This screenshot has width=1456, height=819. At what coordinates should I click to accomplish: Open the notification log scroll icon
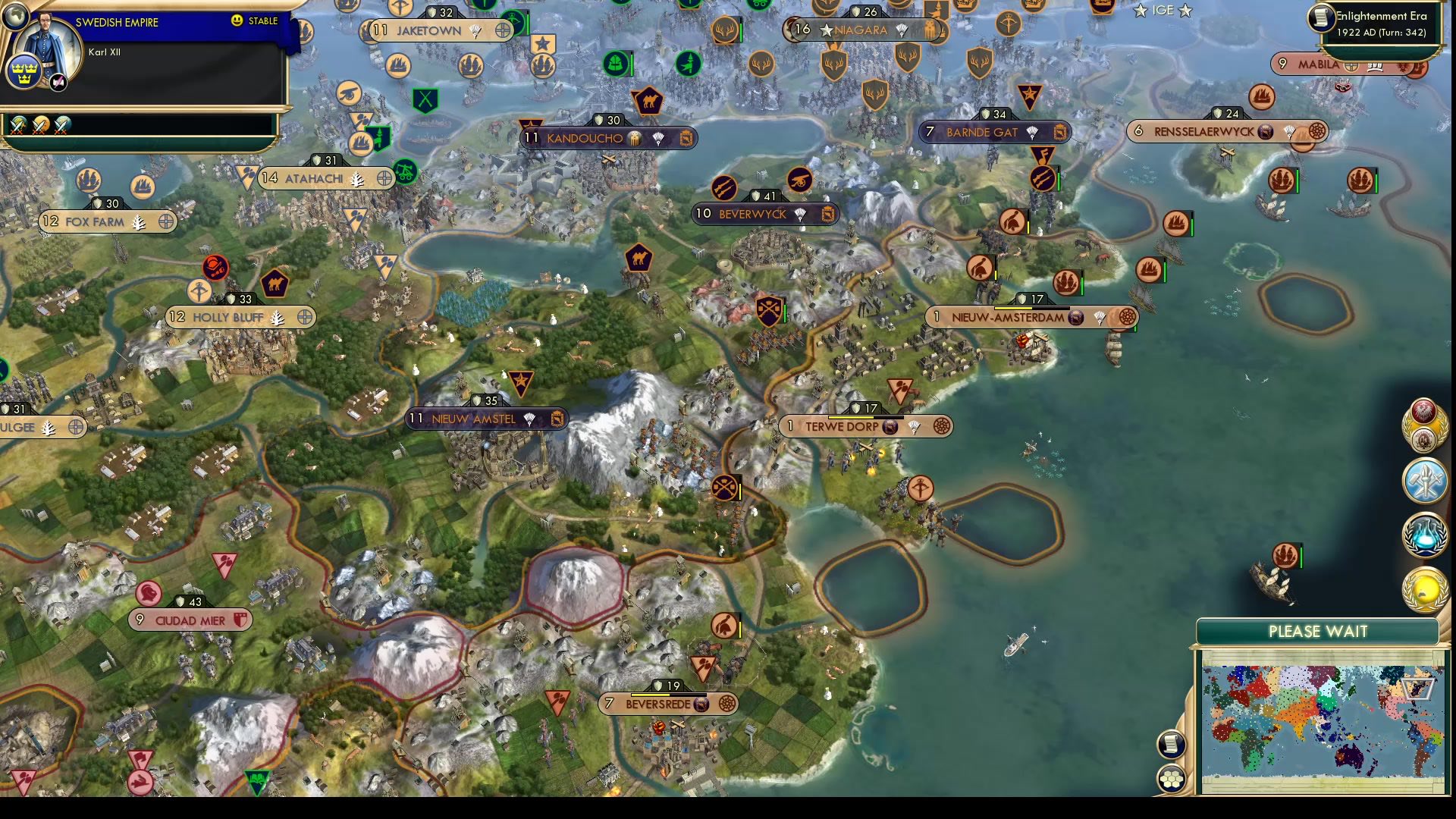pyautogui.click(x=1172, y=745)
